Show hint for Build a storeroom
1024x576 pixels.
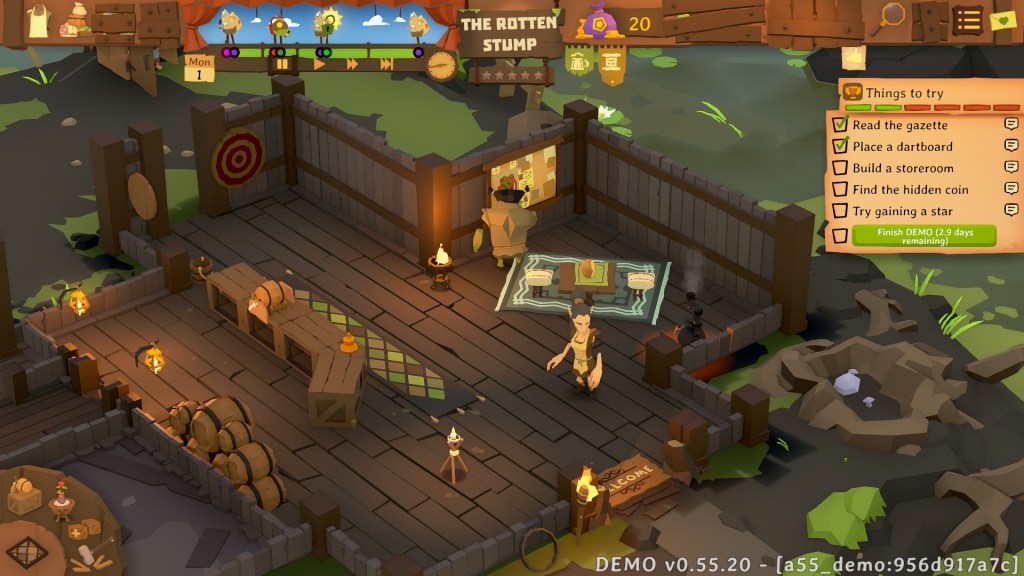(1011, 168)
